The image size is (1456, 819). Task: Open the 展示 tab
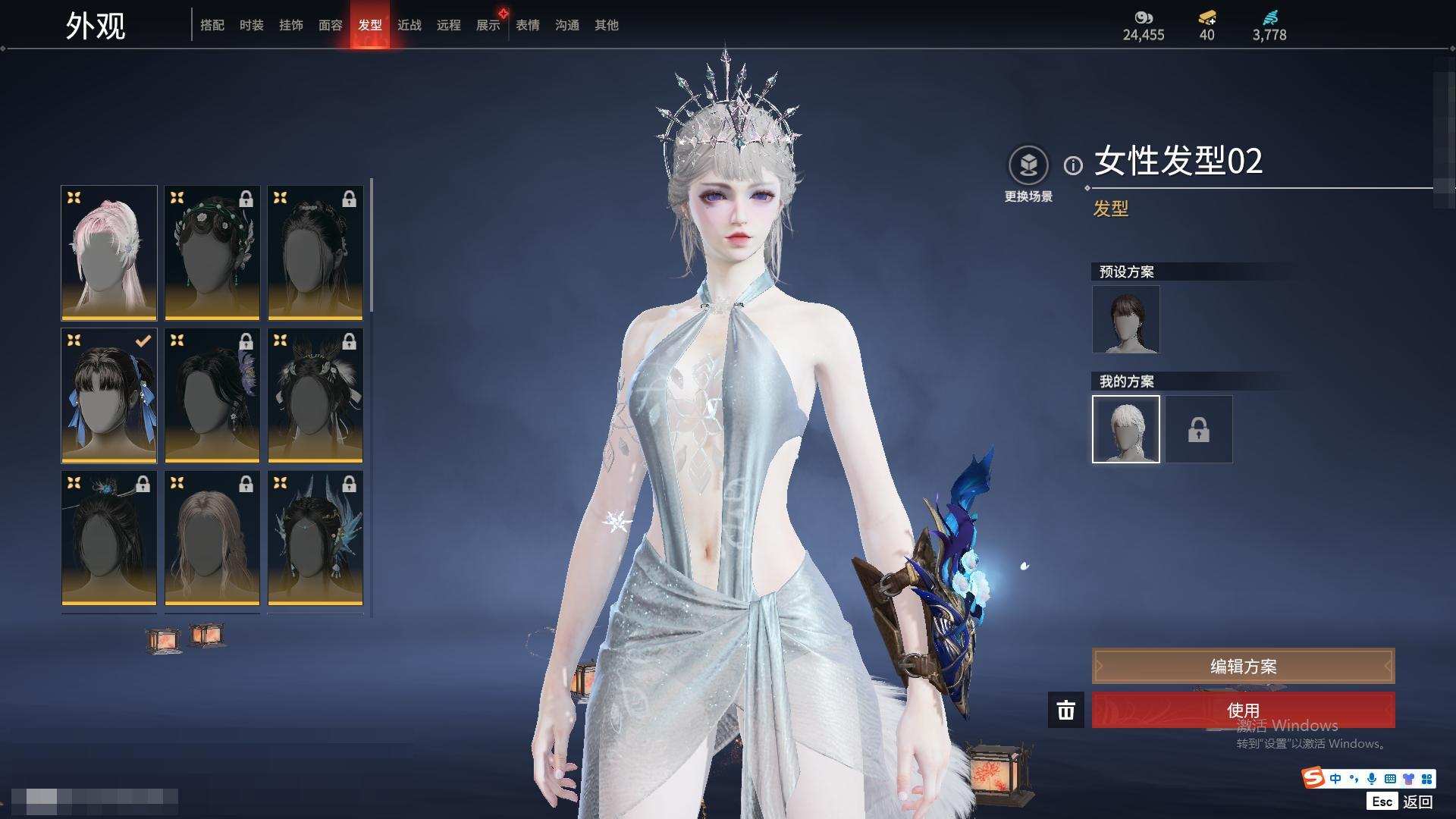(x=488, y=25)
